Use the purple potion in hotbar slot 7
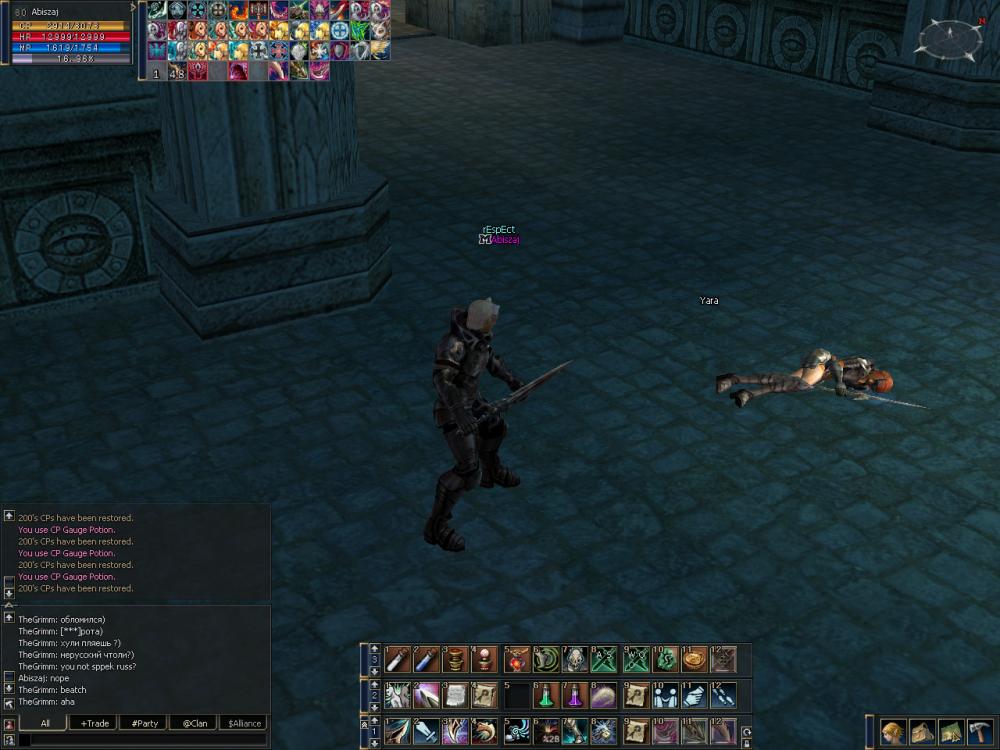Screen dimensions: 1000x750 (x=575, y=695)
